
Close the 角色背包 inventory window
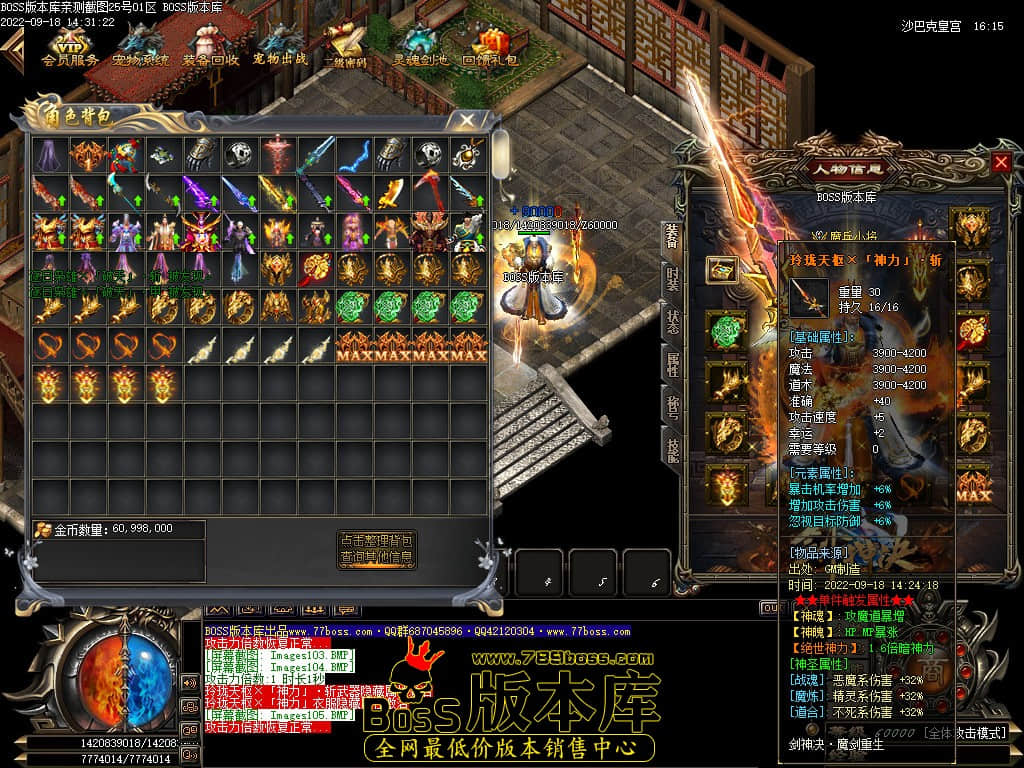tap(467, 119)
